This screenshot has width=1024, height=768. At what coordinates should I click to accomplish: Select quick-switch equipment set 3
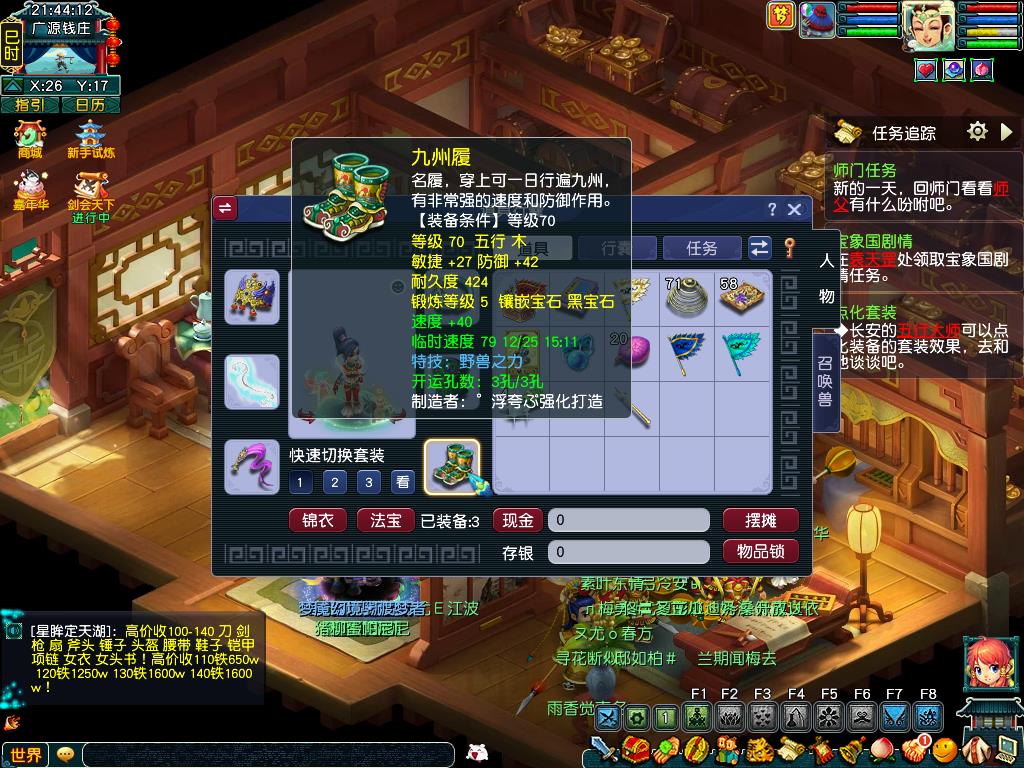[369, 483]
